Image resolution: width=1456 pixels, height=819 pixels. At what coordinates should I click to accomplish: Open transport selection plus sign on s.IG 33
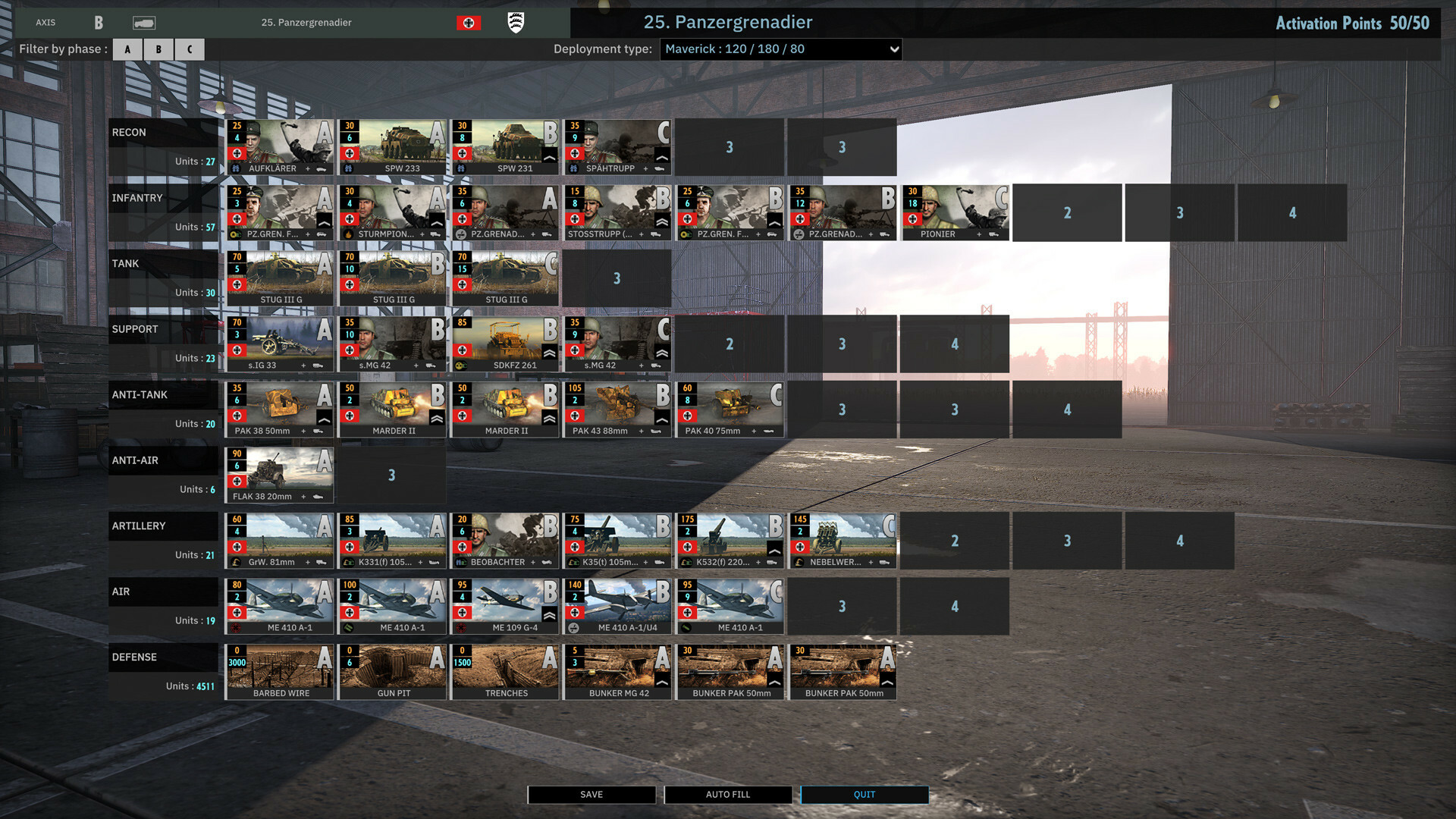click(x=303, y=366)
